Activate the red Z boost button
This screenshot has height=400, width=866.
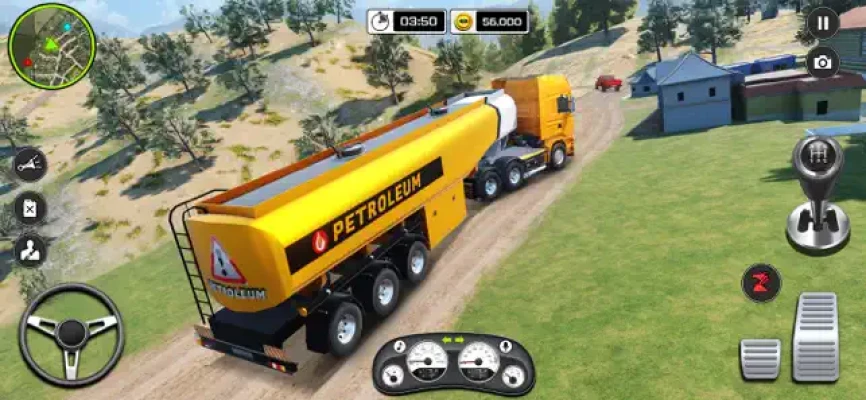click(x=761, y=282)
